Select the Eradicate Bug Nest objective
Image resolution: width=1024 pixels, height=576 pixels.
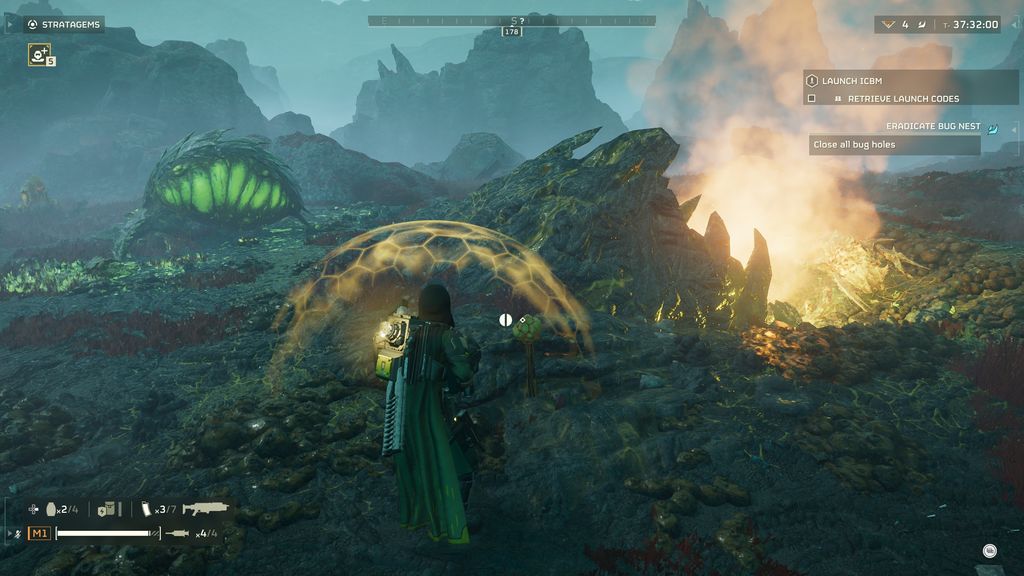933,127
